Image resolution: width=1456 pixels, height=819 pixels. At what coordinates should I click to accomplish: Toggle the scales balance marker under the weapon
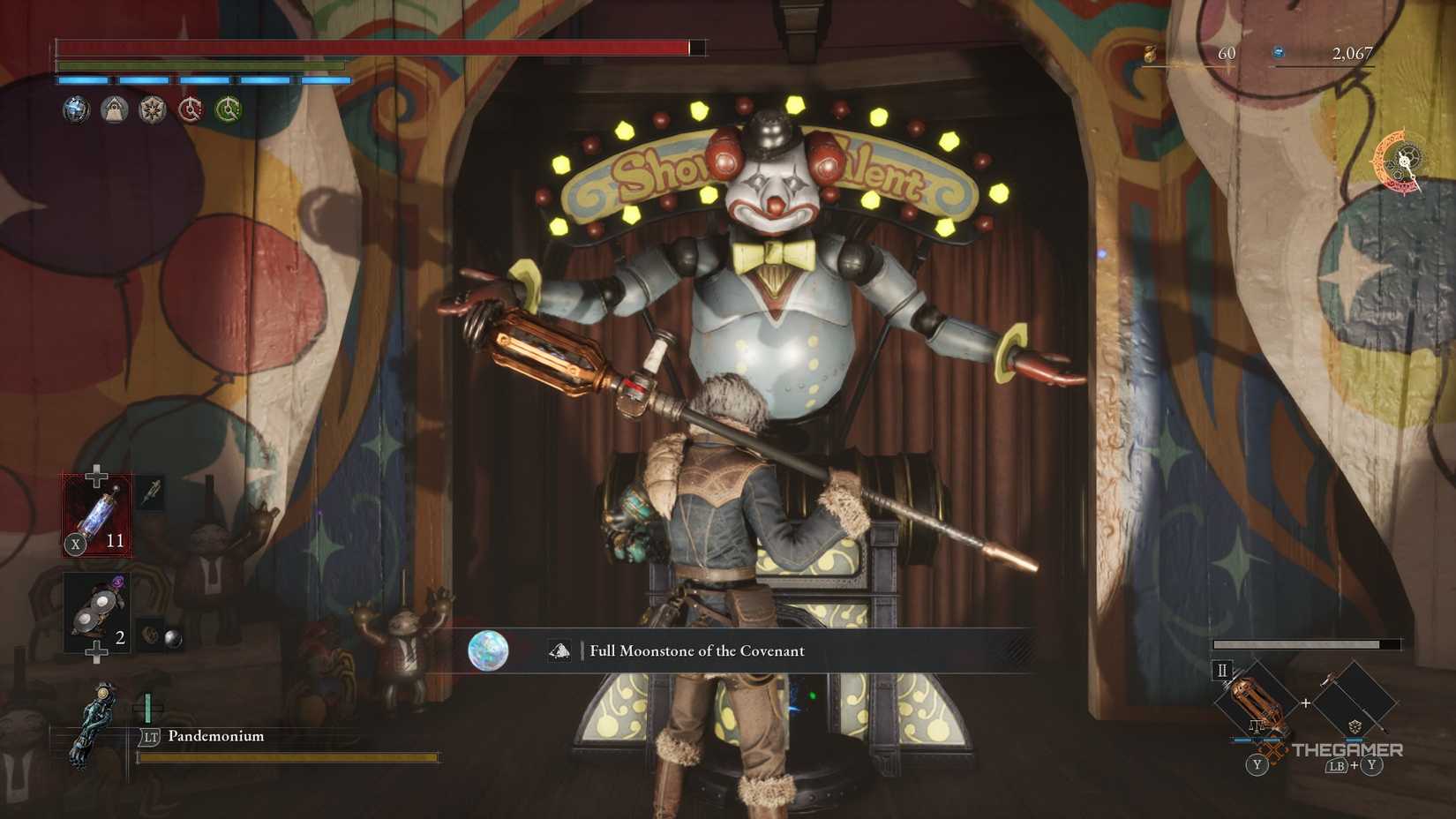pos(1257,726)
